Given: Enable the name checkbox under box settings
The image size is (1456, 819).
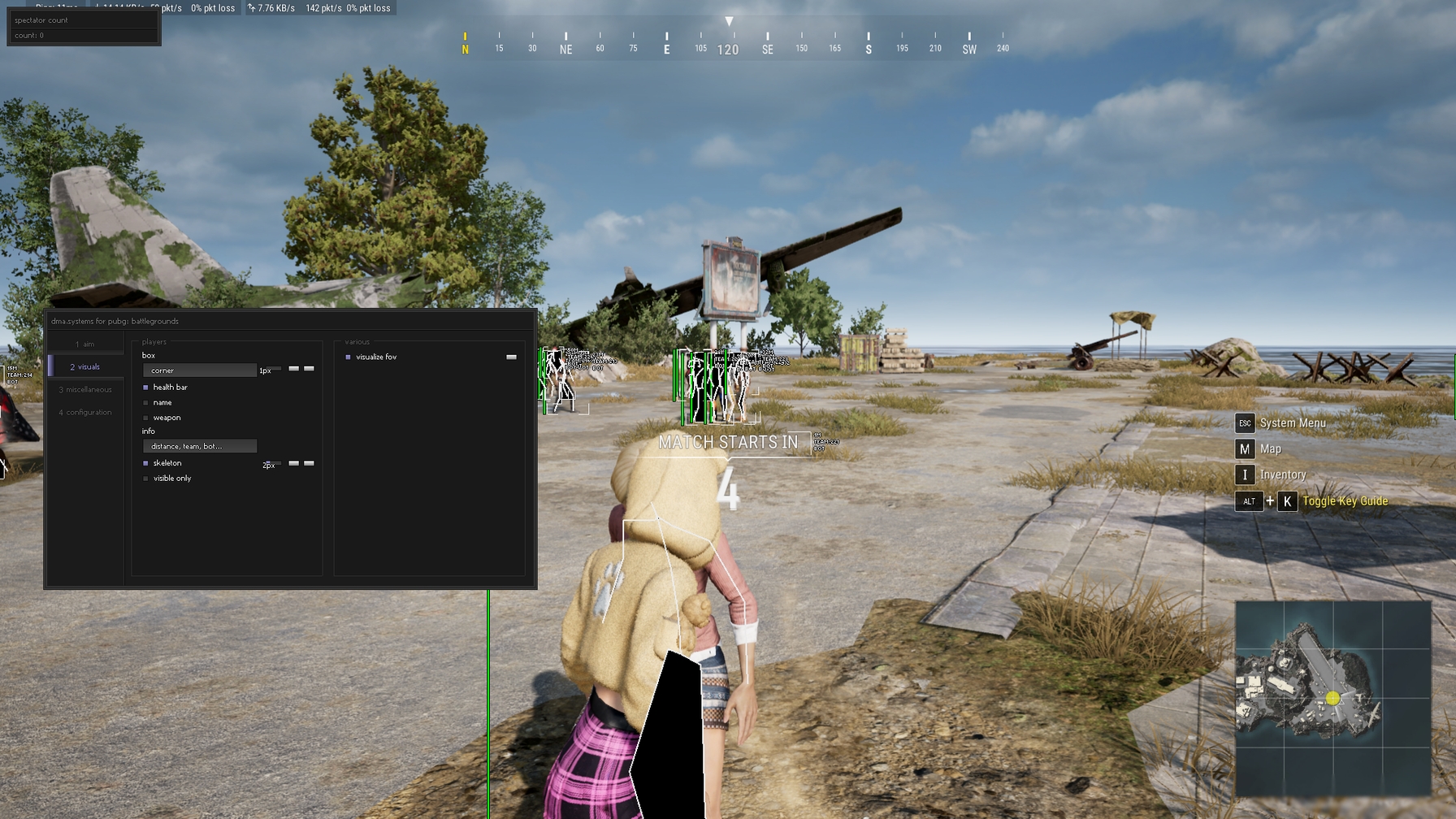Looking at the screenshot, I should (x=145, y=402).
